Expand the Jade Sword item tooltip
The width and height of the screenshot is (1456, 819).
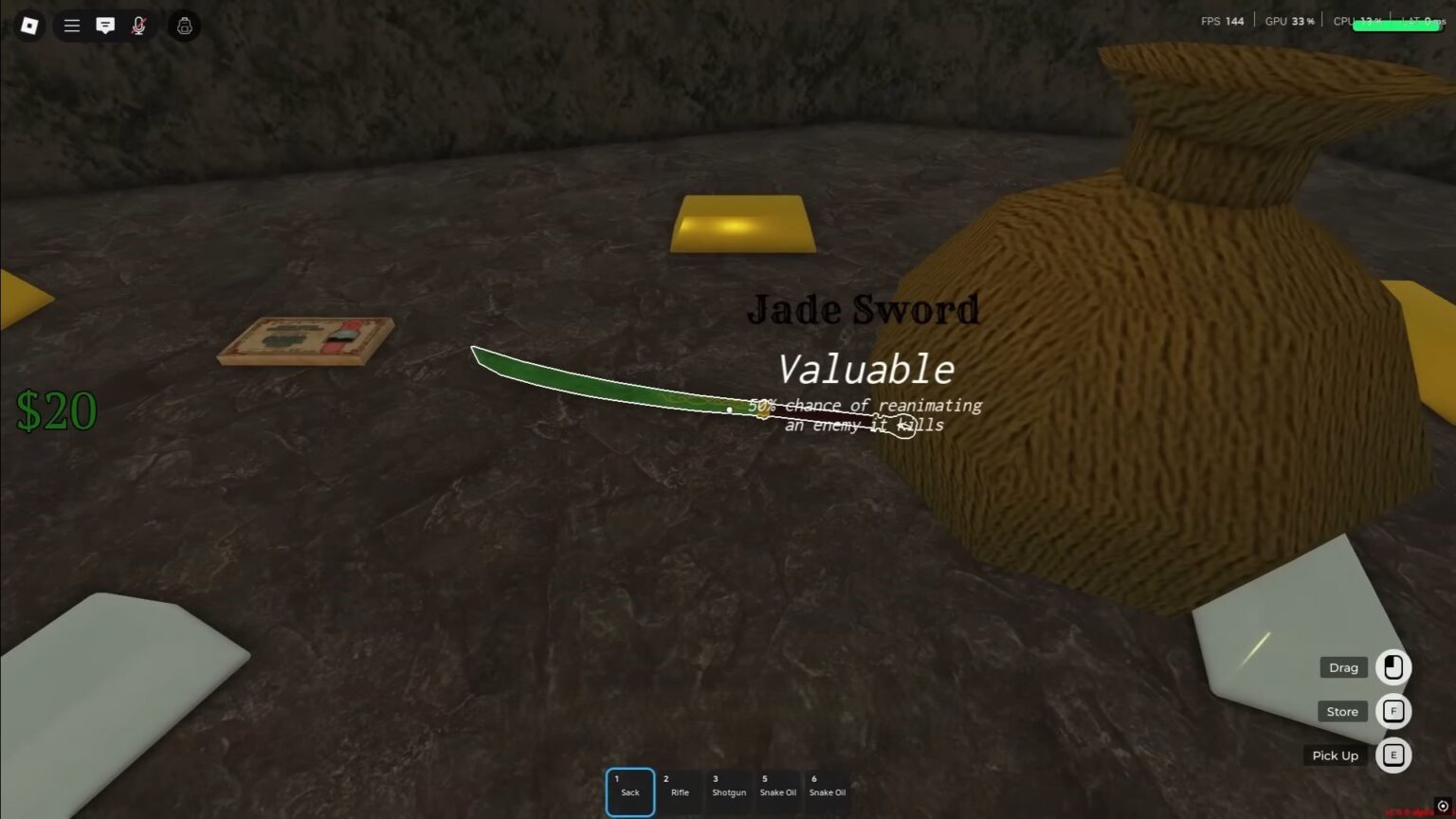(864, 310)
